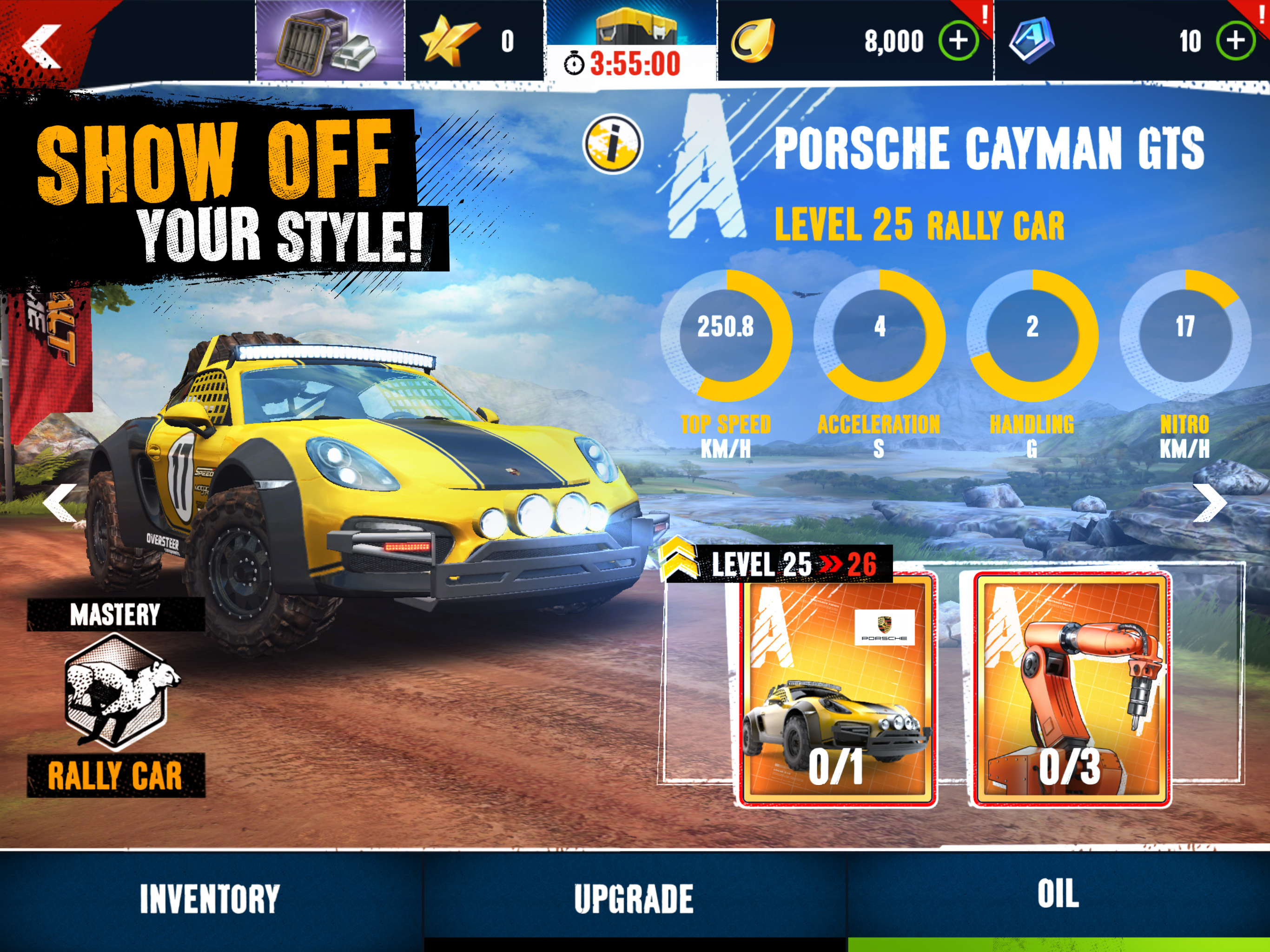Screen dimensions: 1270x952
Task: Add more credits with the plus button
Action: coord(958,41)
